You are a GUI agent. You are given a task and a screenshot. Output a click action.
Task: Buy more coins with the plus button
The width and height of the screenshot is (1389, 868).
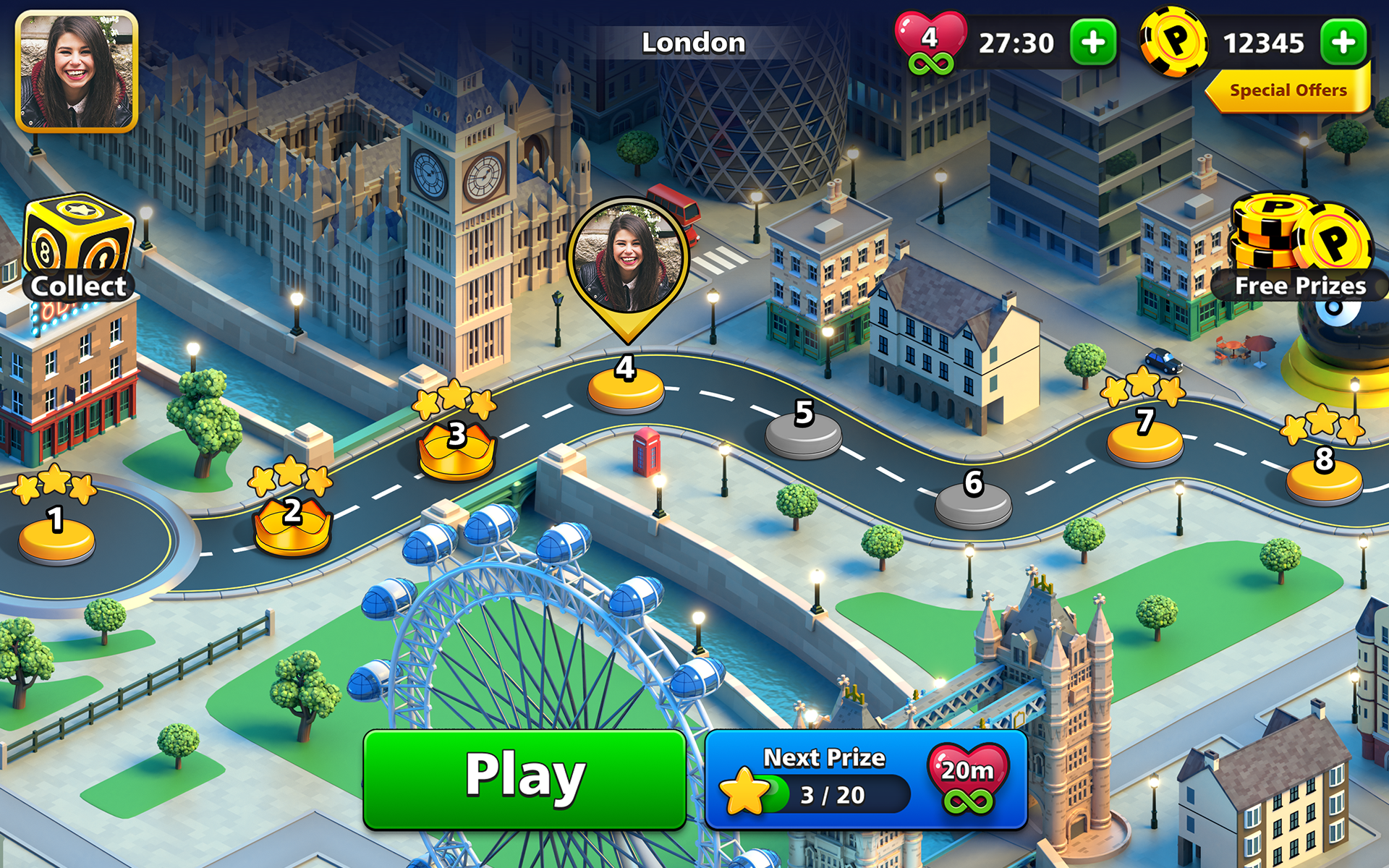coord(1343,42)
